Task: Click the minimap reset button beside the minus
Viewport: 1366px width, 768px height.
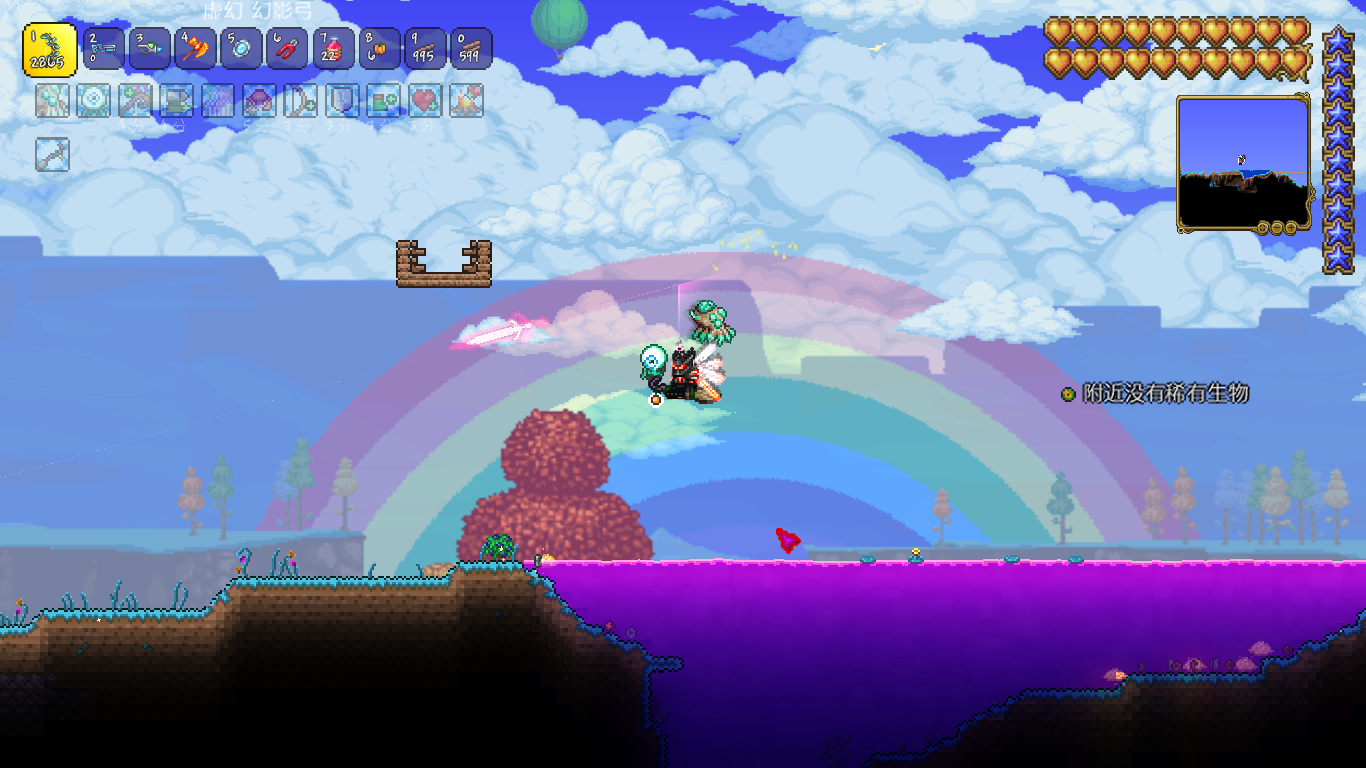Action: tap(1263, 228)
